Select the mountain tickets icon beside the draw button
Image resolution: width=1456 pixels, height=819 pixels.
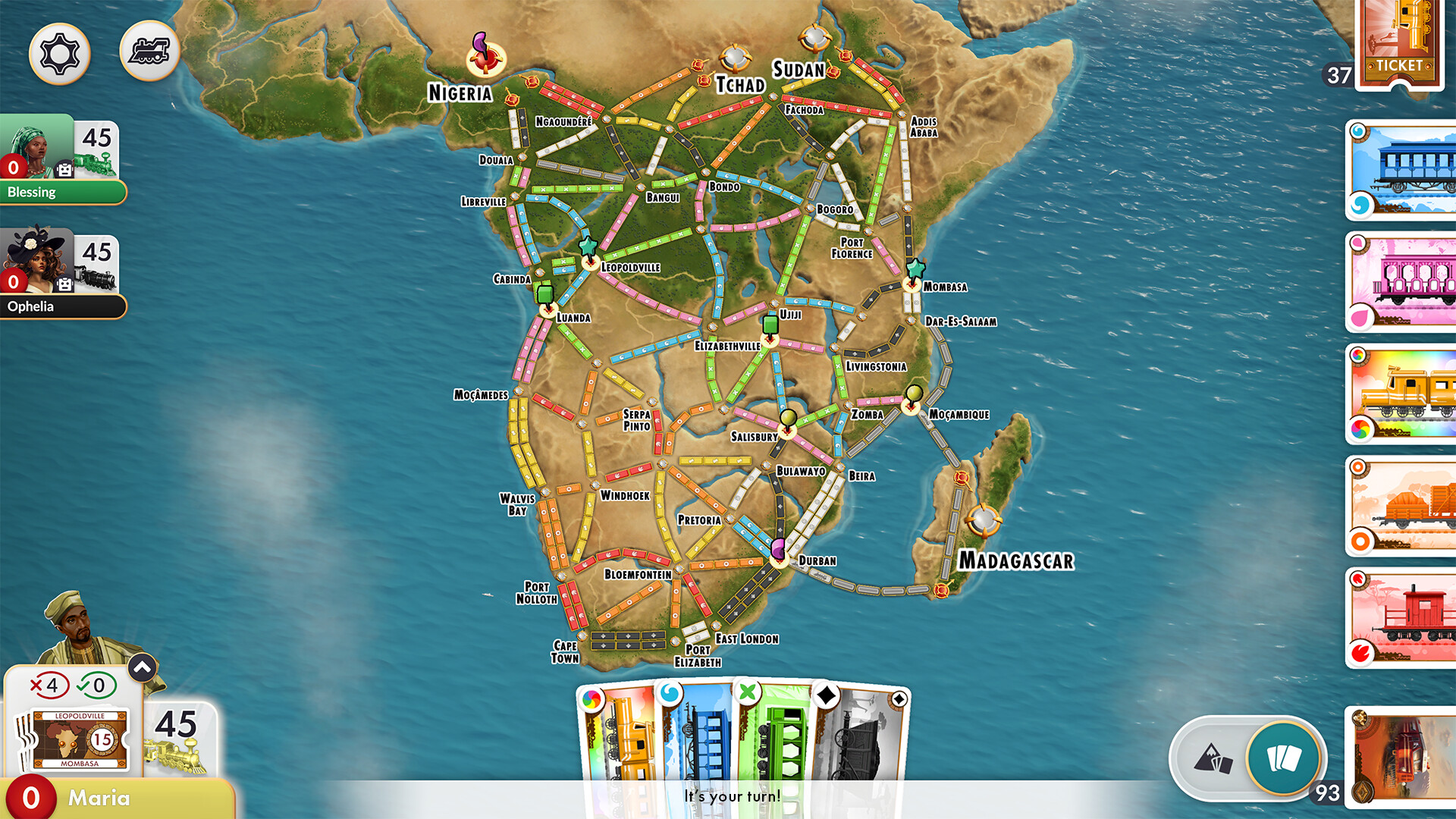coord(1214,758)
